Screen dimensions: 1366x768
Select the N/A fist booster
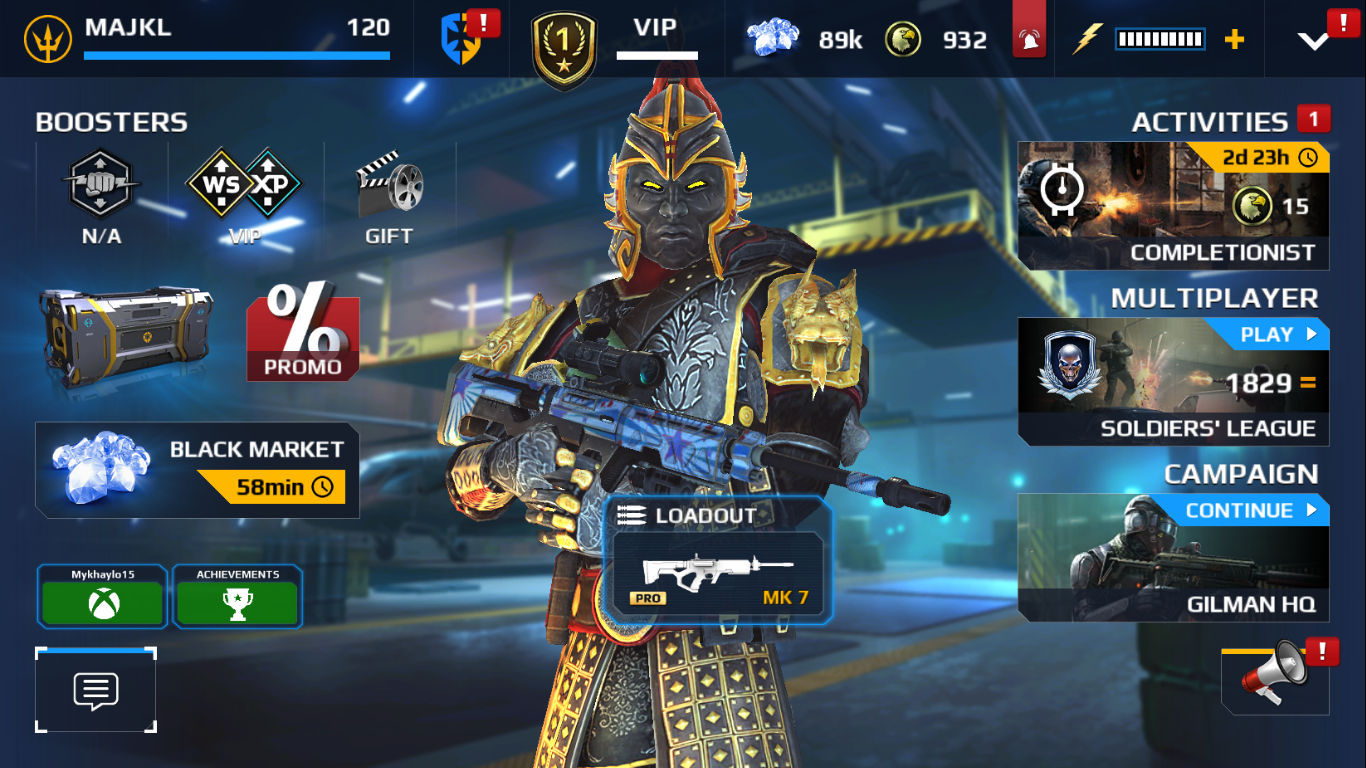pos(101,196)
